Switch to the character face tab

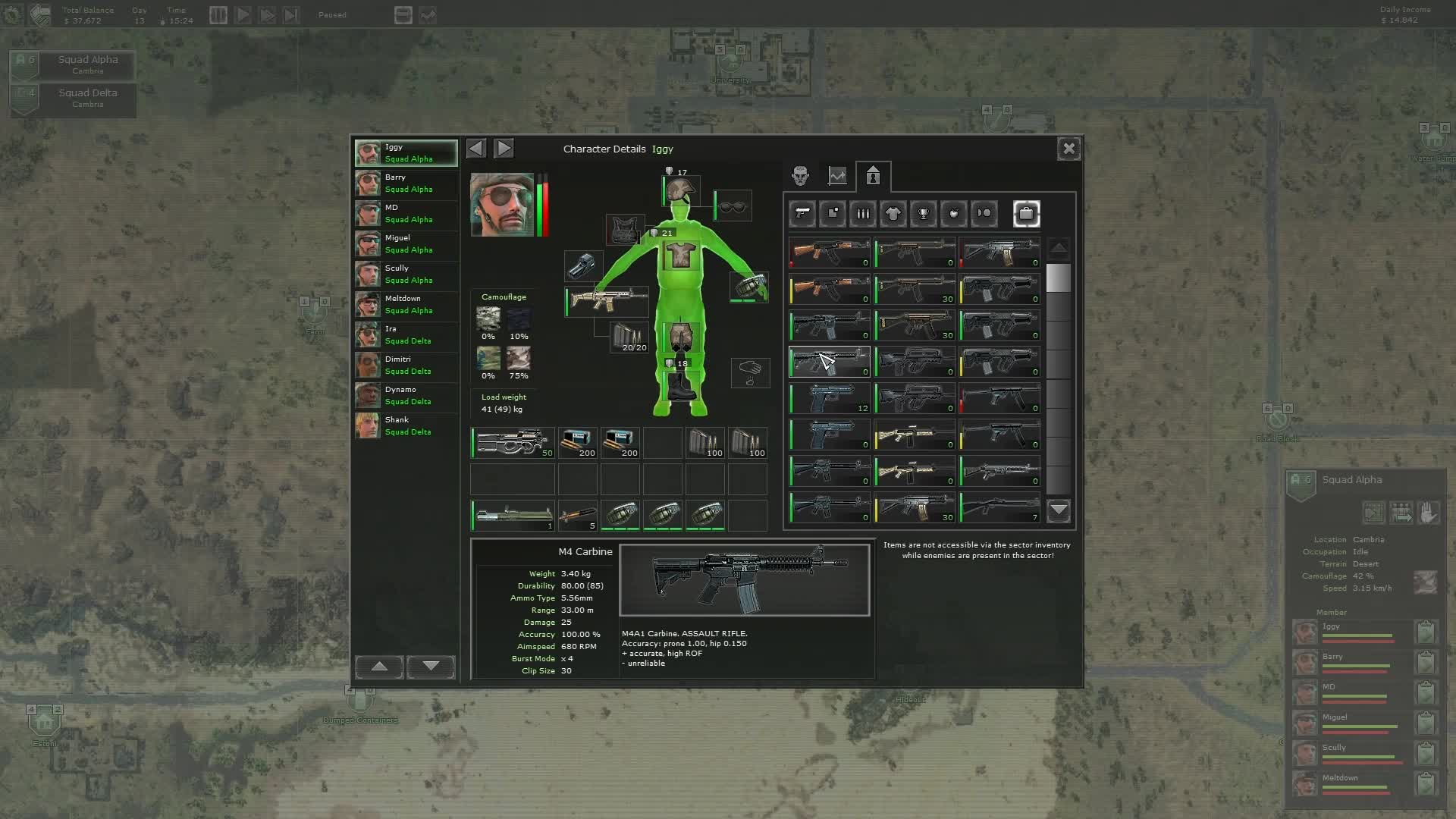tap(800, 175)
